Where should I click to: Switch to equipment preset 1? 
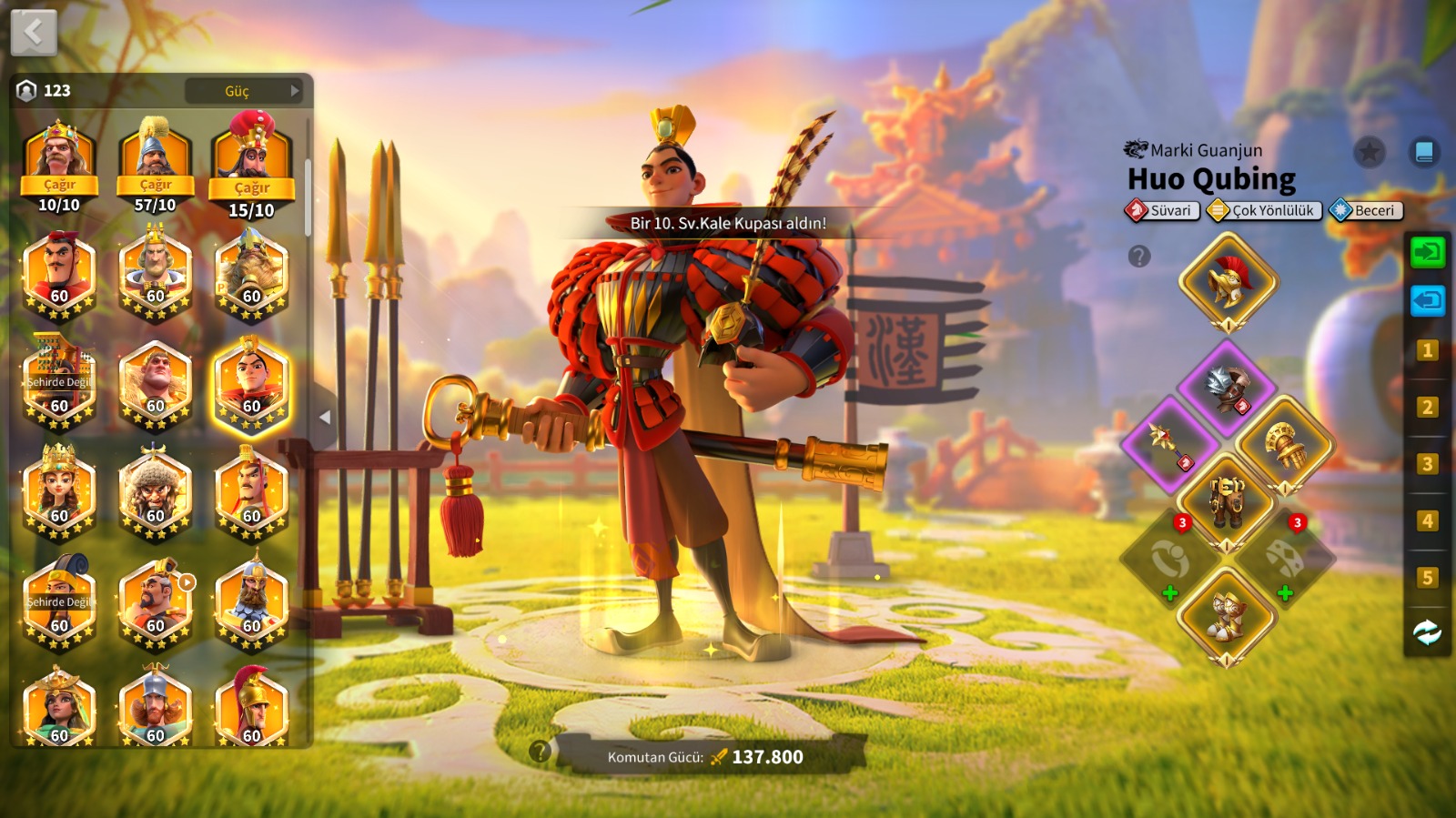(x=1427, y=350)
